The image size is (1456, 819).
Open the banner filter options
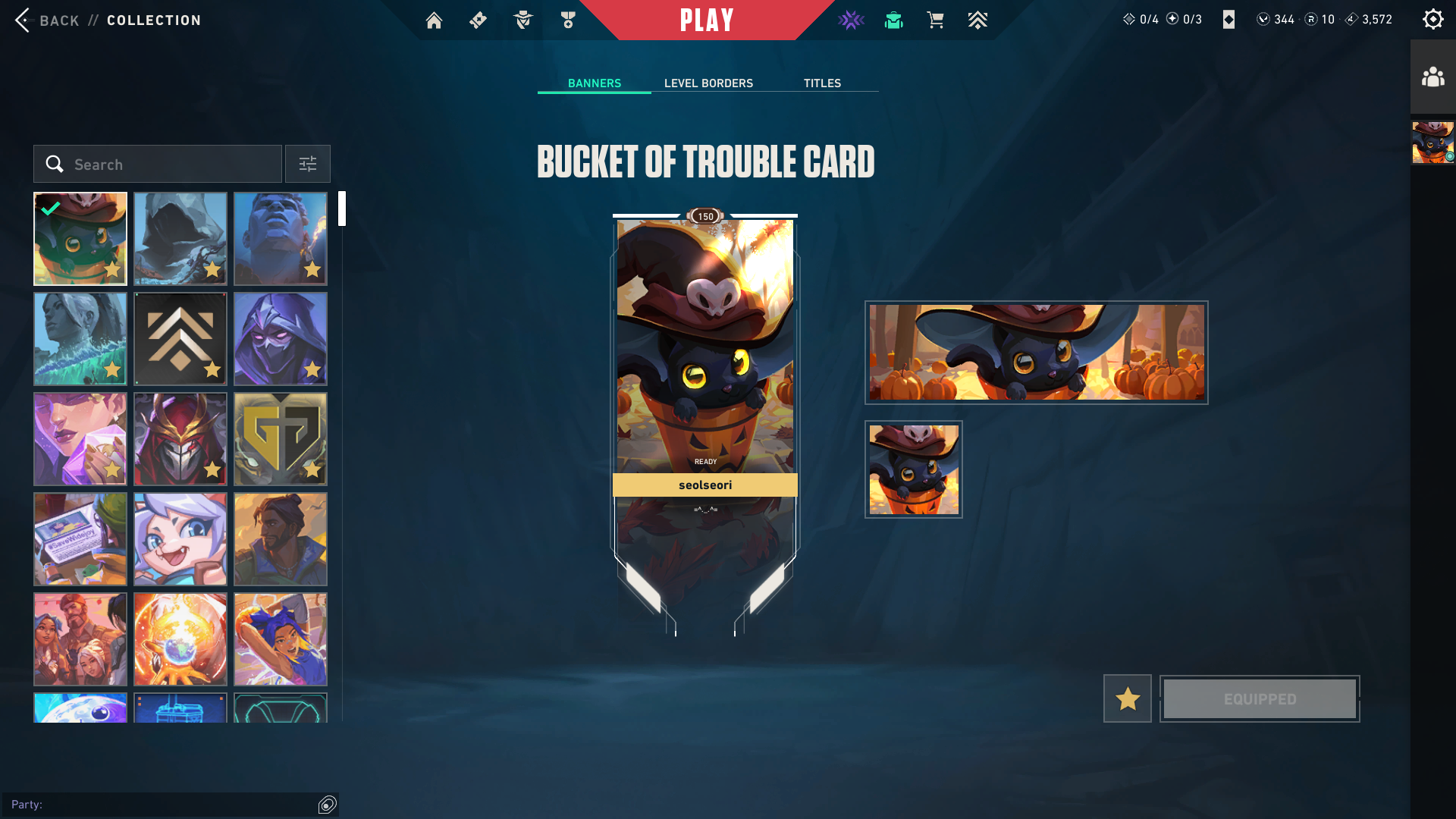coord(307,165)
